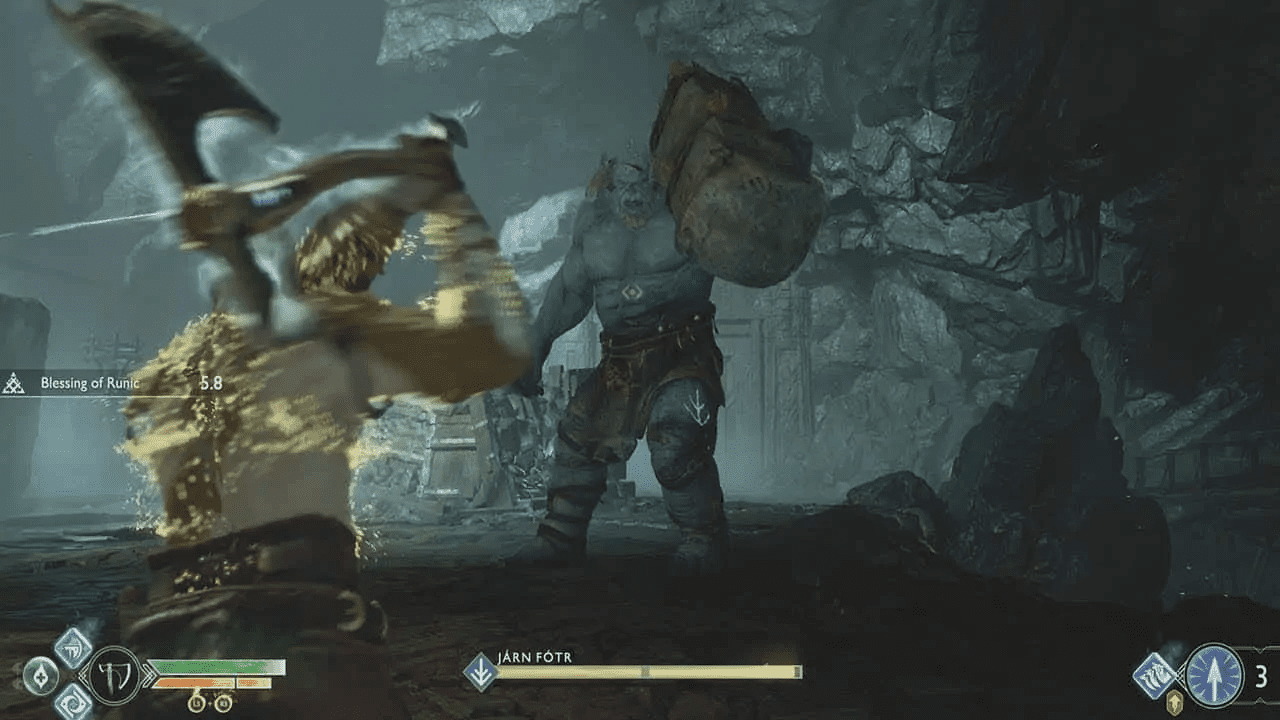Select the gold upgrade arrow badge icon
Image resolution: width=1280 pixels, height=720 pixels.
click(1175, 702)
